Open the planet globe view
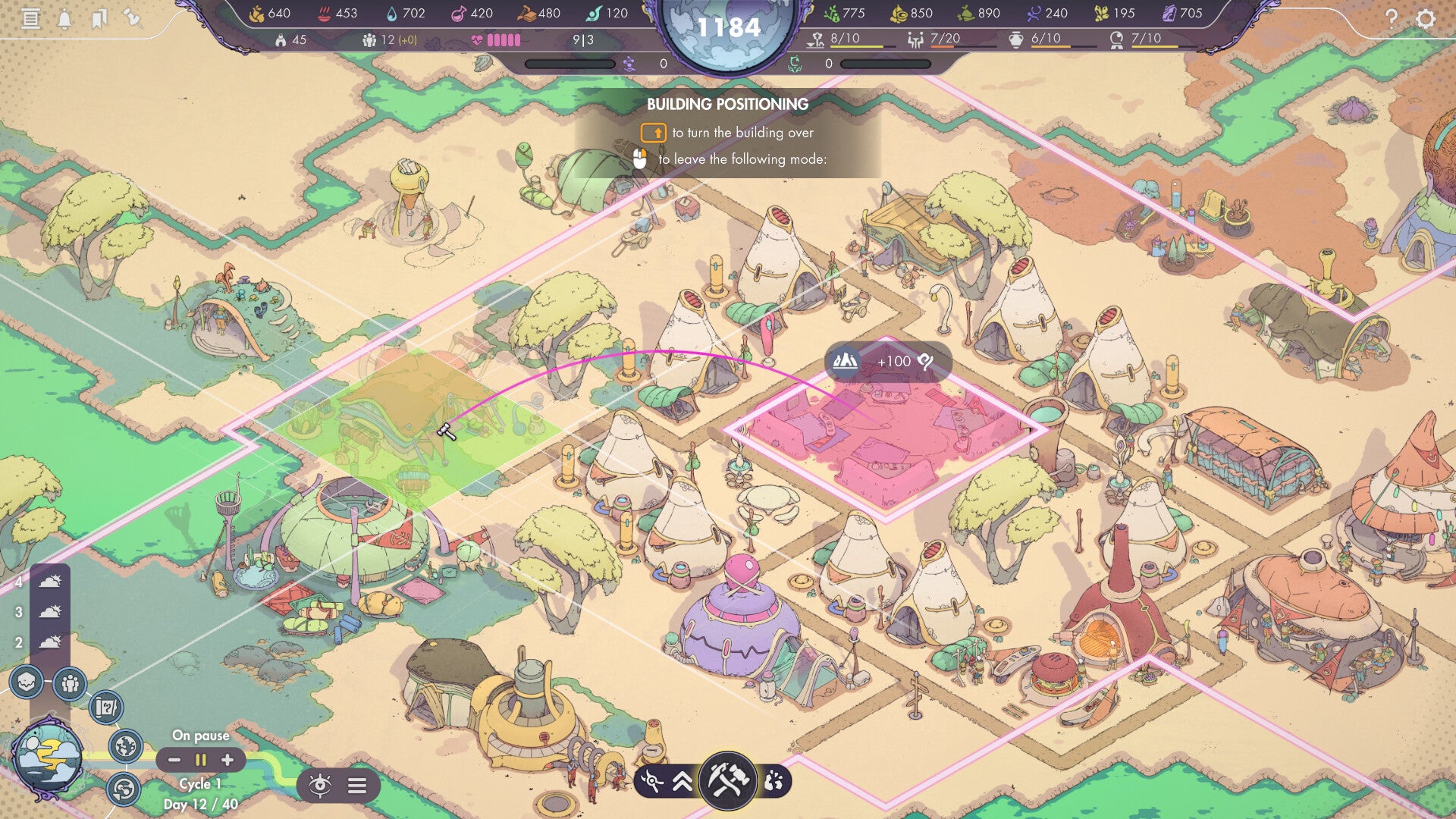Image resolution: width=1456 pixels, height=819 pixels. click(x=126, y=746)
